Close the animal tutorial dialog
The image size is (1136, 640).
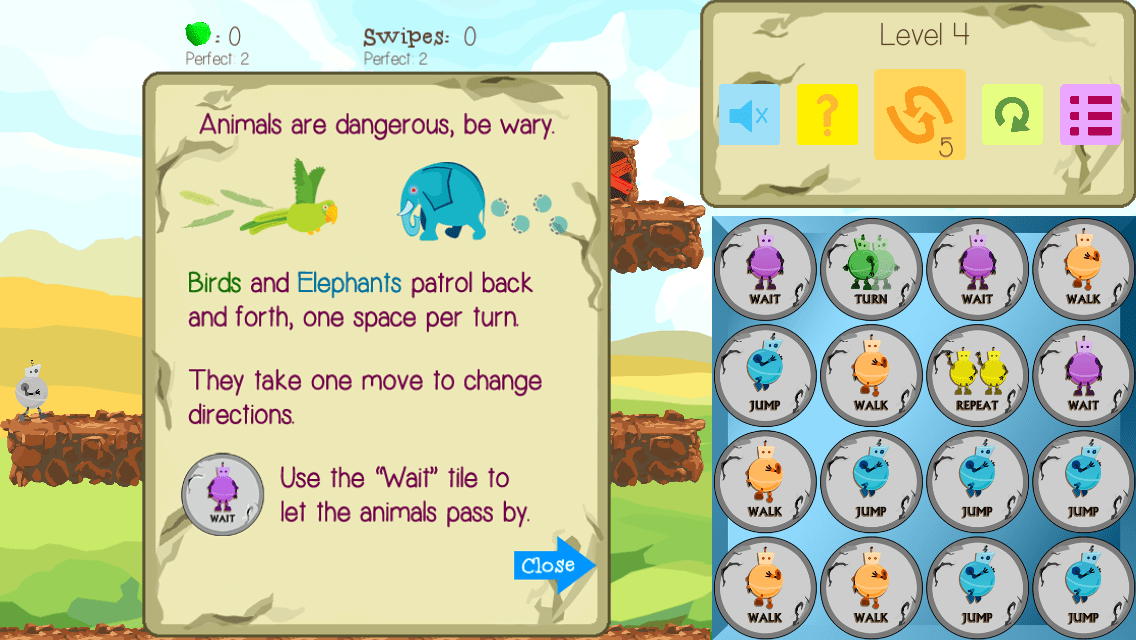coord(553,565)
